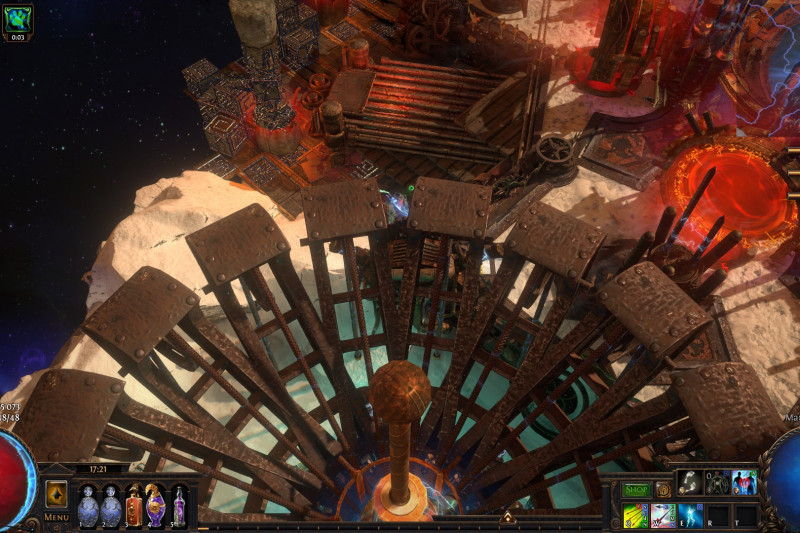
Task: Click the green paw print buff icon
Action: pos(18,17)
